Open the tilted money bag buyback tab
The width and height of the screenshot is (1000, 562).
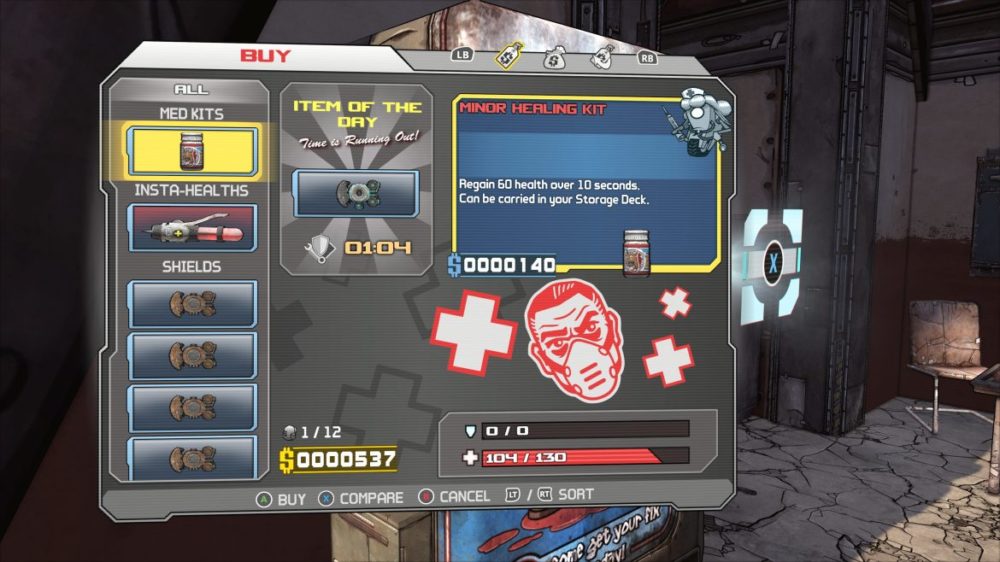pyautogui.click(x=601, y=58)
